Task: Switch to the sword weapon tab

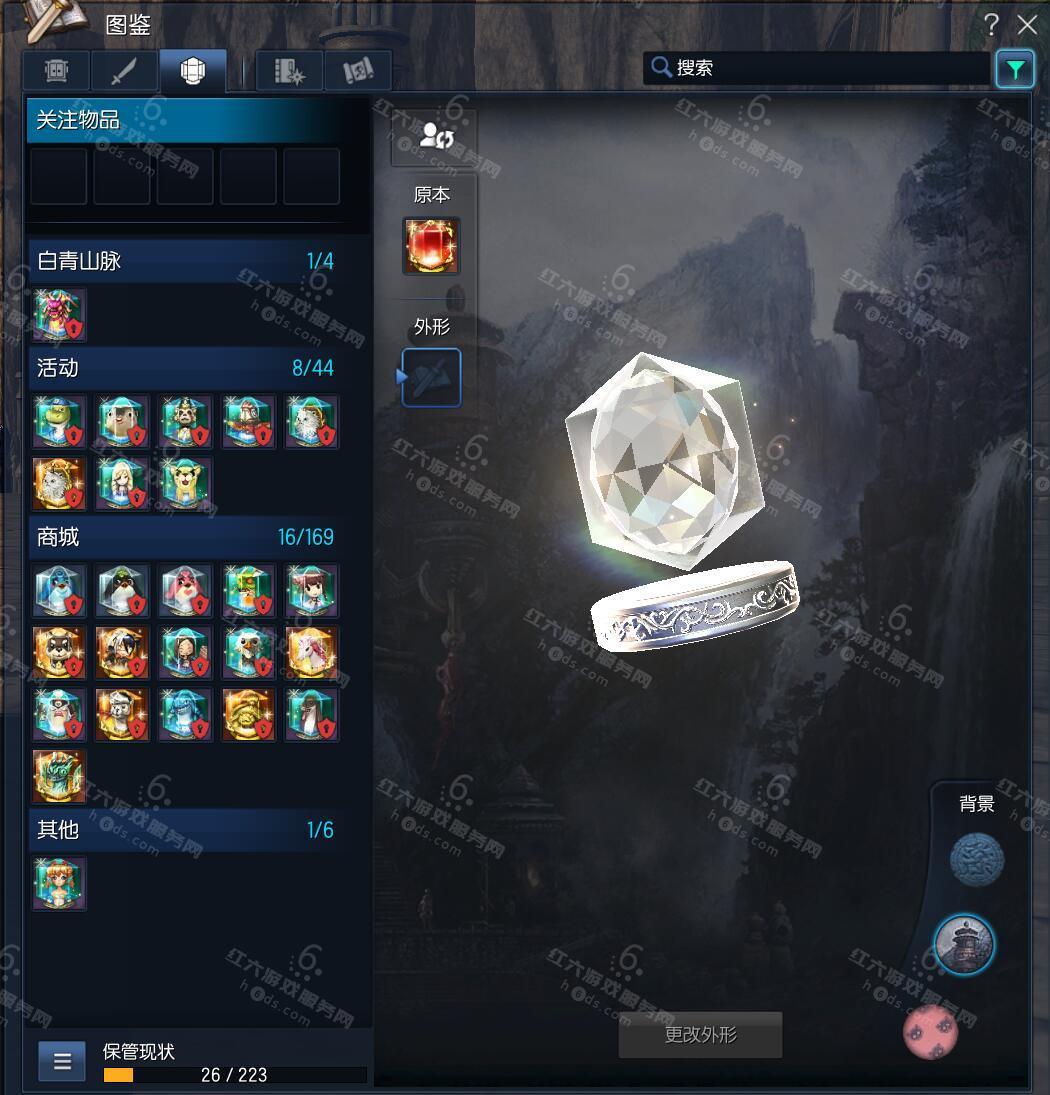Action: (x=125, y=72)
